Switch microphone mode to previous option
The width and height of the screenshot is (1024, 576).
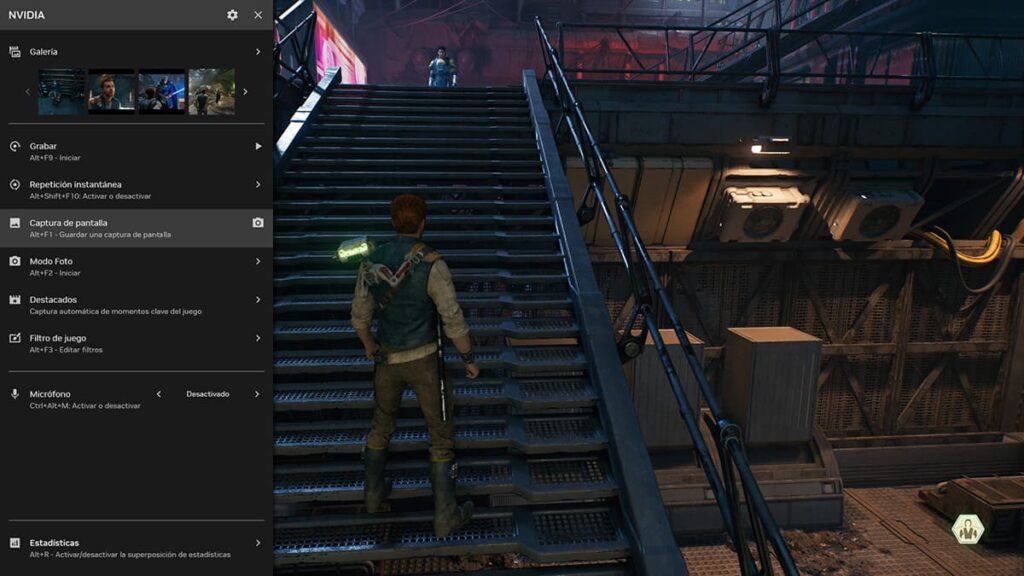158,394
